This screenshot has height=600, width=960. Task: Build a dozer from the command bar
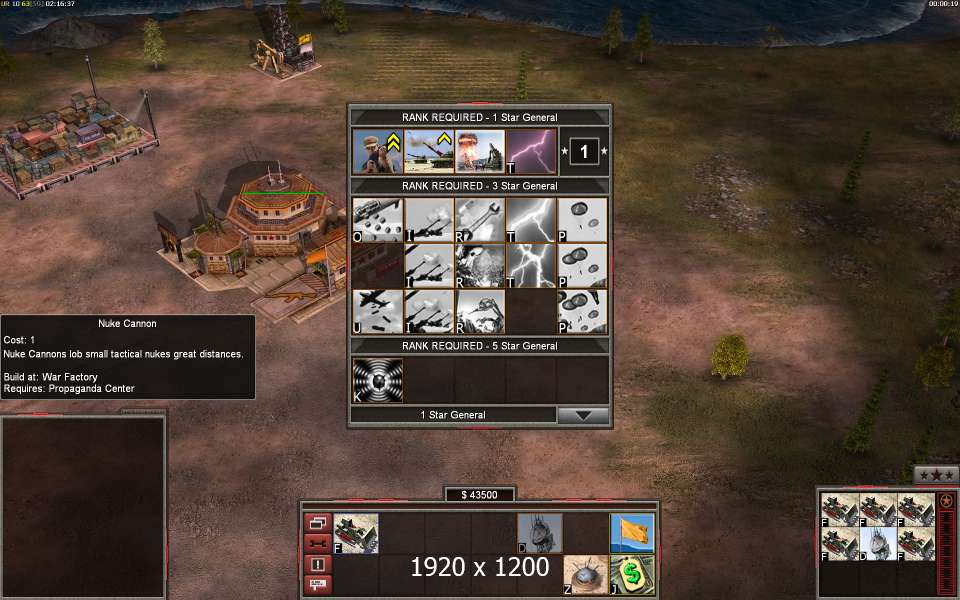(x=540, y=533)
